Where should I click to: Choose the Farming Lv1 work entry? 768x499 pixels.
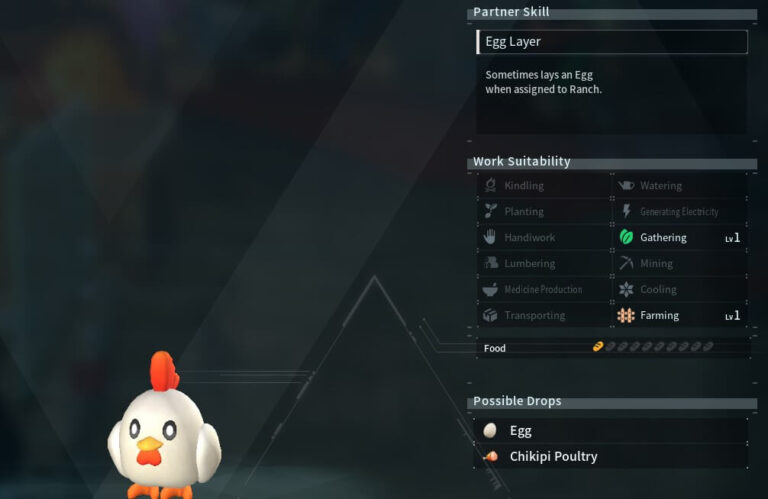pyautogui.click(x=680, y=316)
